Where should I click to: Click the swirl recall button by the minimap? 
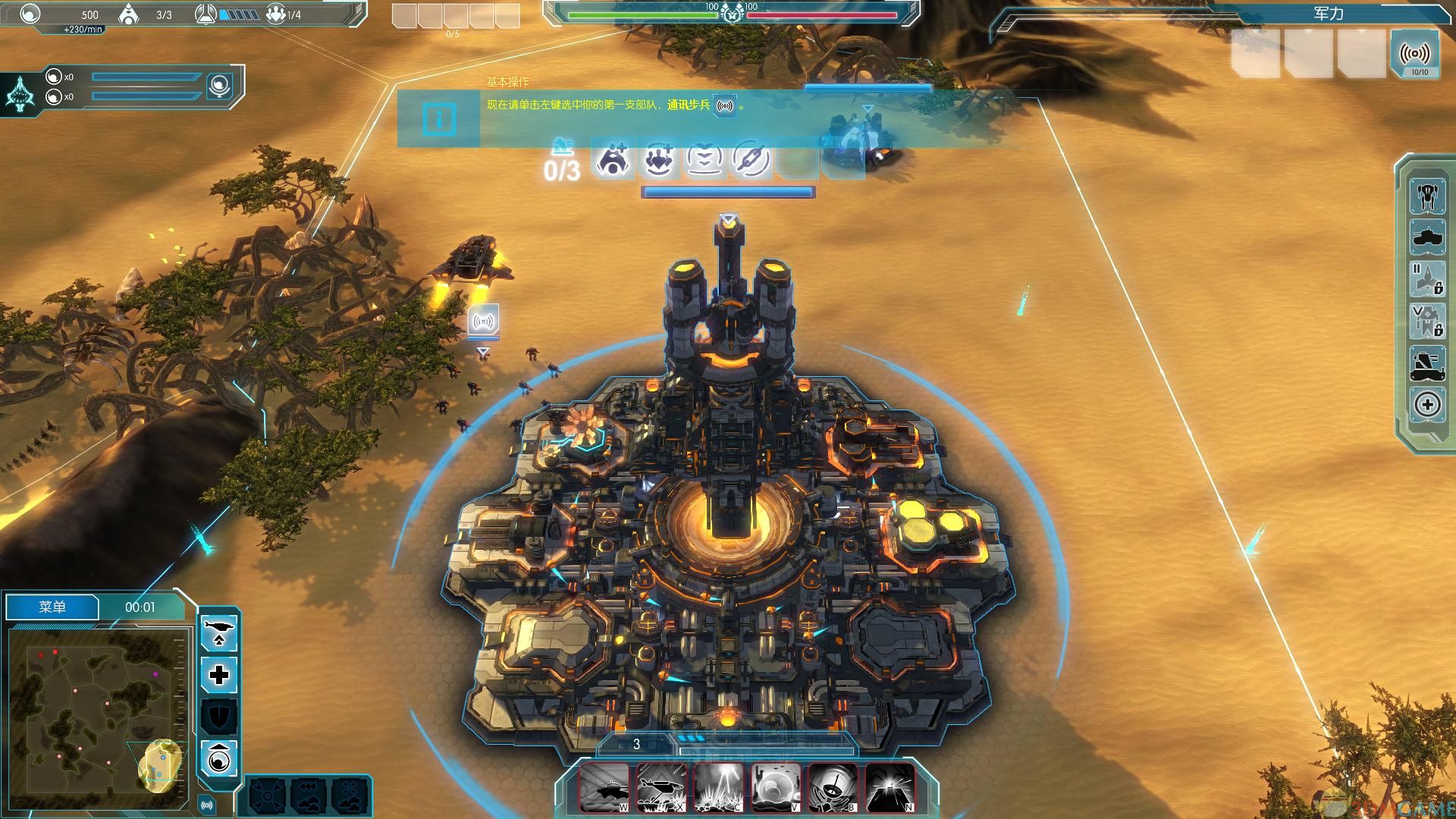click(x=219, y=758)
